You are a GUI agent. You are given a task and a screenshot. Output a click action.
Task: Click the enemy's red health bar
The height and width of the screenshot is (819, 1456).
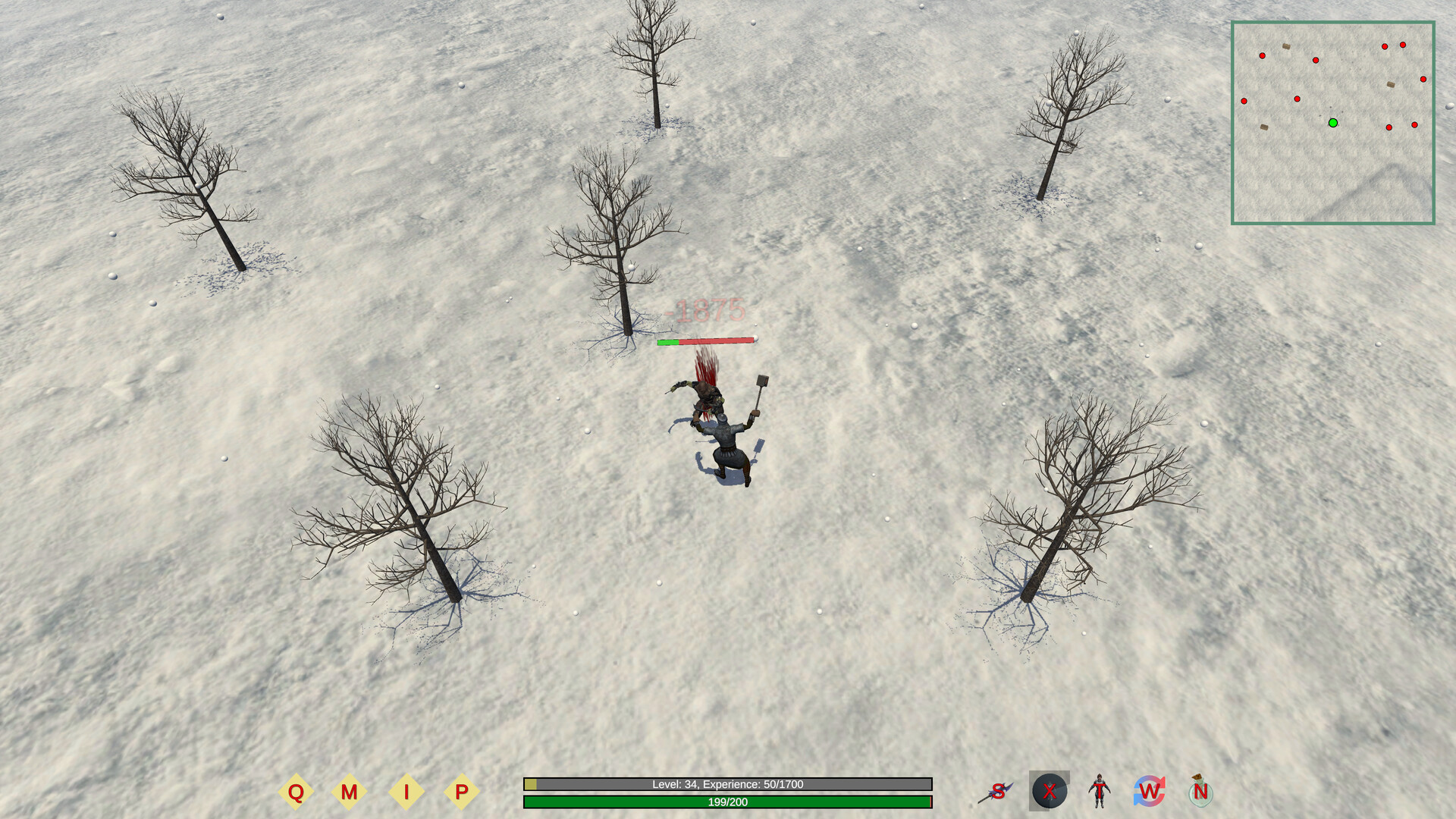[707, 341]
